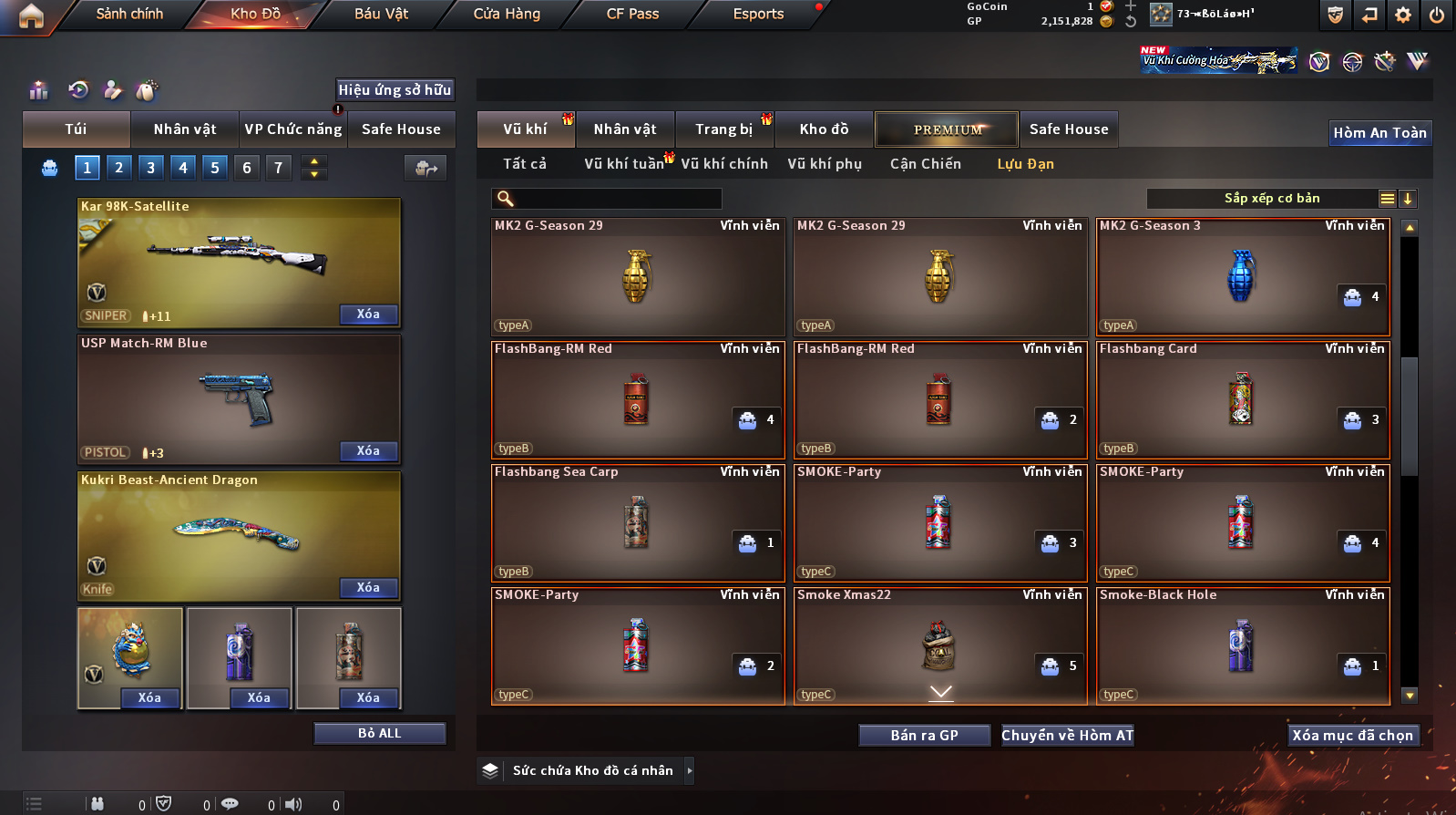Select the Smoke Xmas22 item

940,645
